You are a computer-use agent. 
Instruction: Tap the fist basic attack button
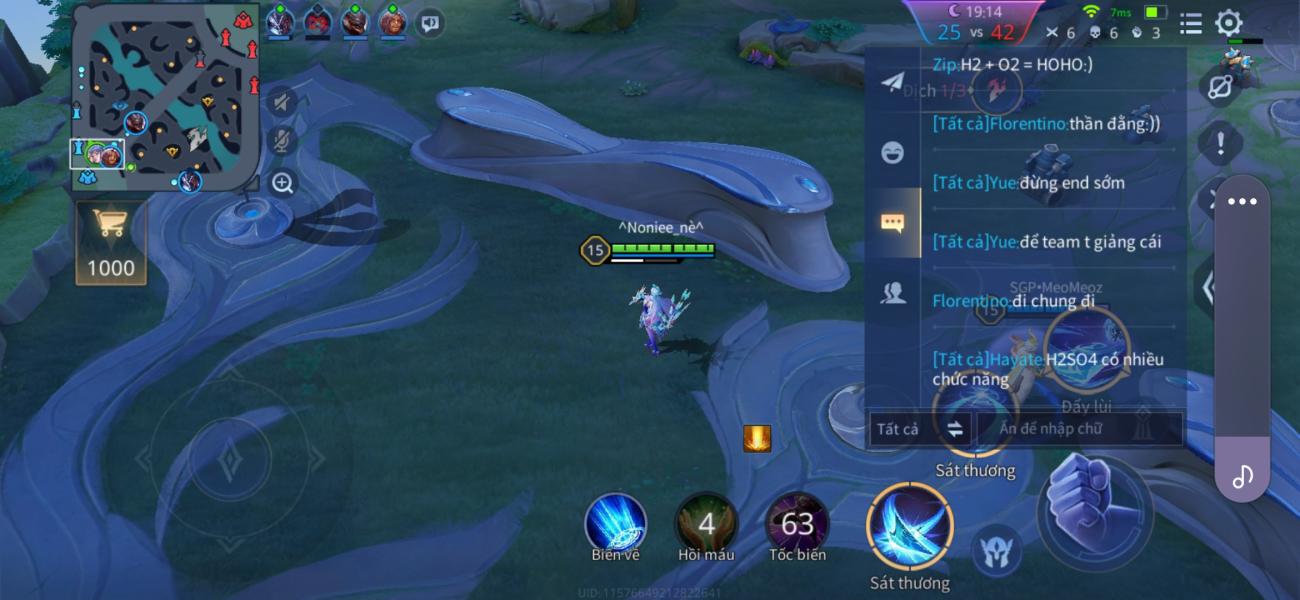pos(1093,511)
